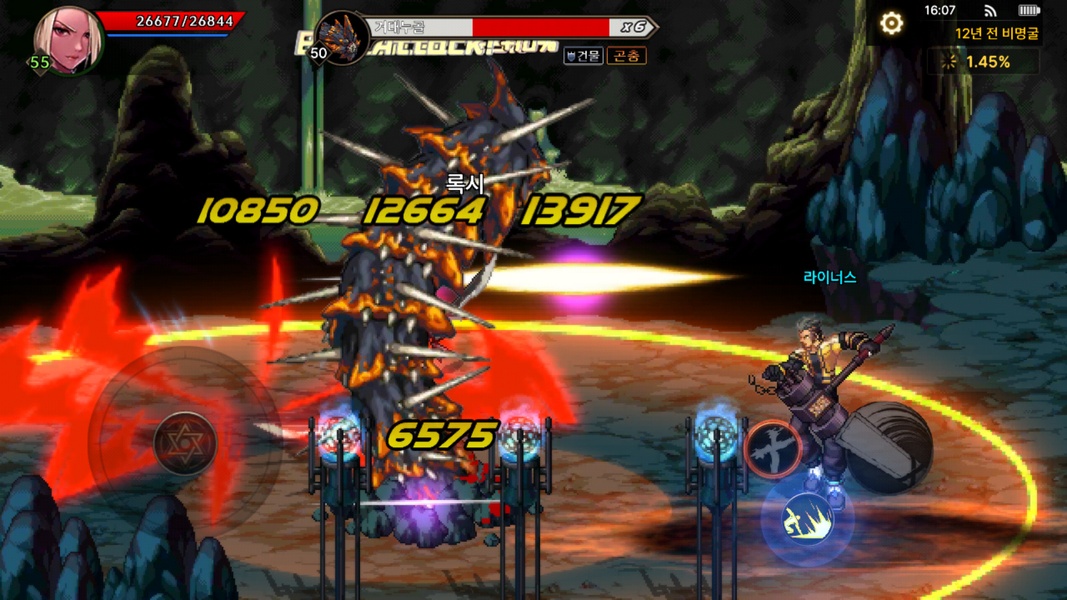Activate the red-ringed cross slash skill
This screenshot has height=600, width=1067.
tap(773, 447)
